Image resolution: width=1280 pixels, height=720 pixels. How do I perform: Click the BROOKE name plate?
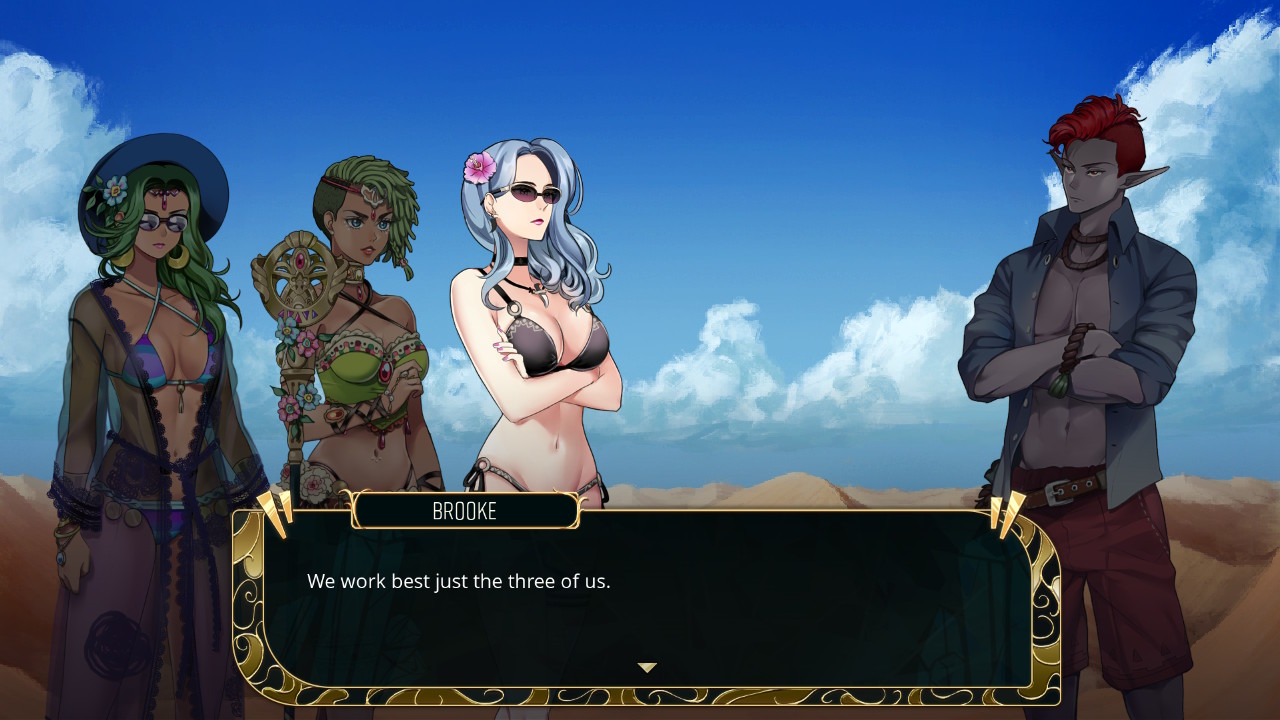pos(467,510)
